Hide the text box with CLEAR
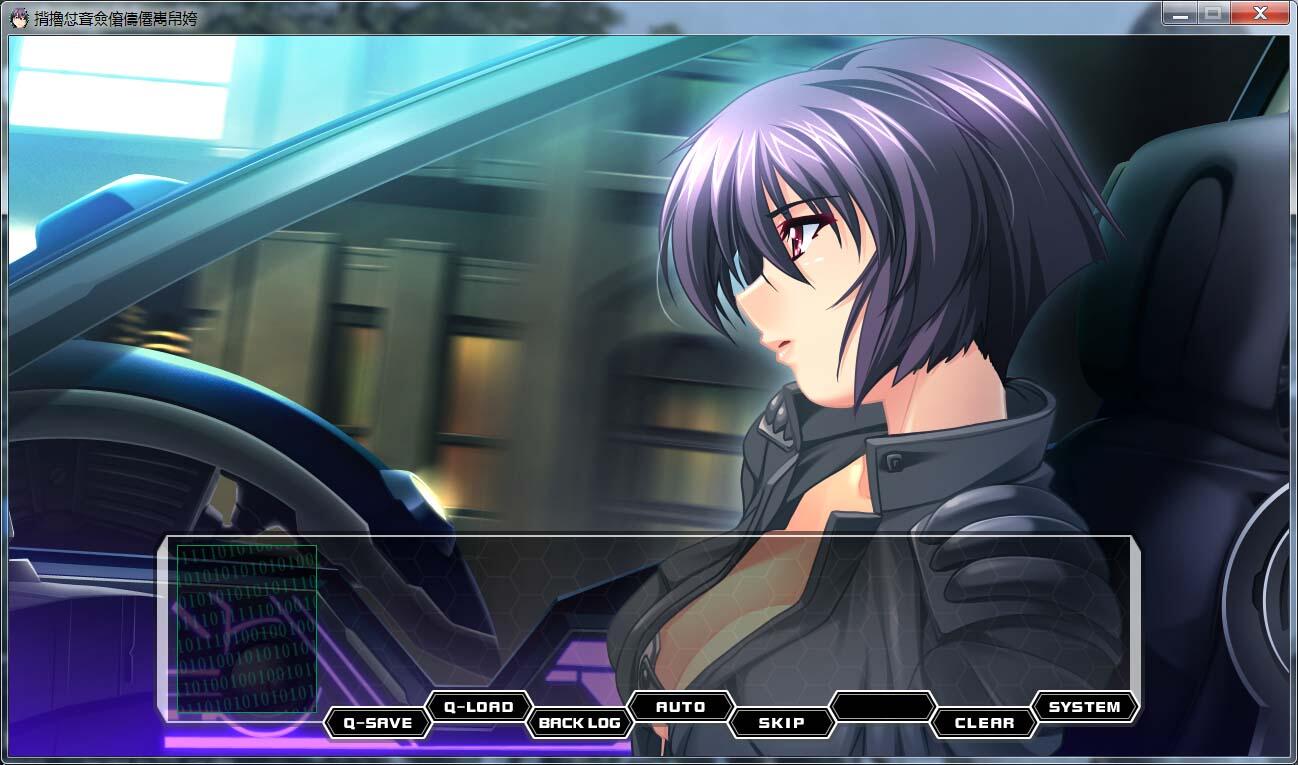 984,723
